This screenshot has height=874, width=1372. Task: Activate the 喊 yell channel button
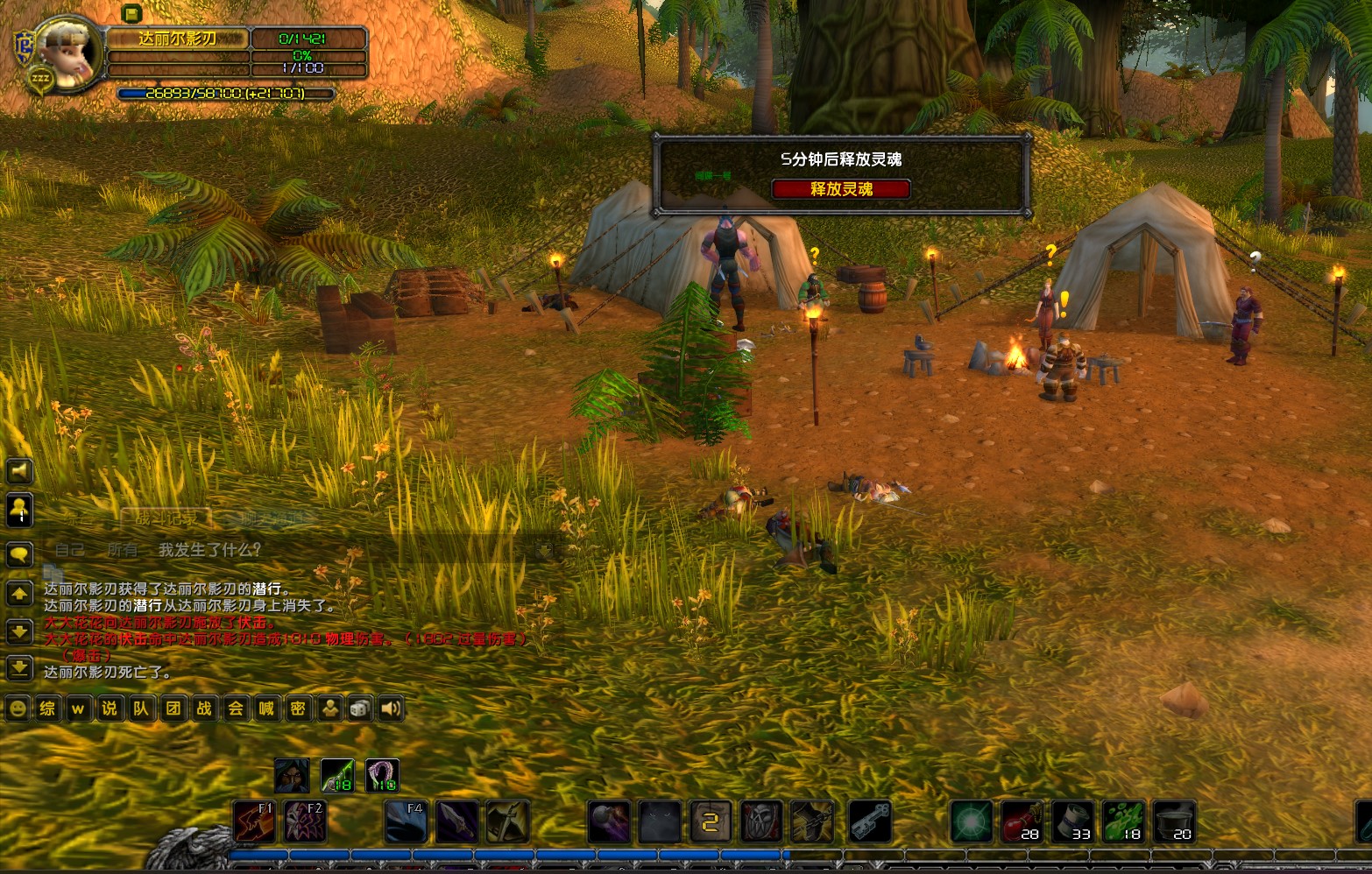tap(266, 708)
